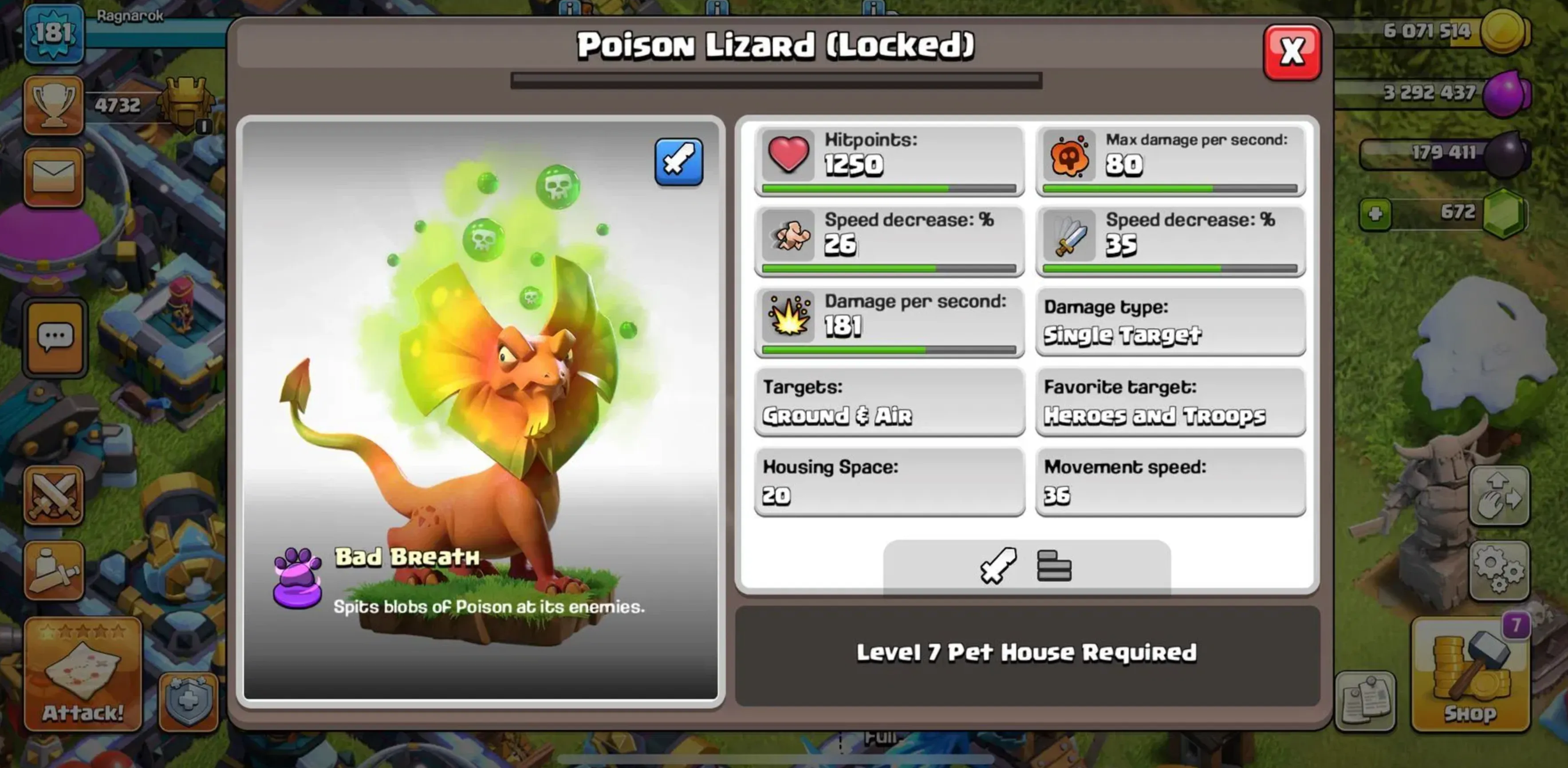The height and width of the screenshot is (768, 1568).
Task: Select the layout editor hand tool
Action: coord(1500,496)
